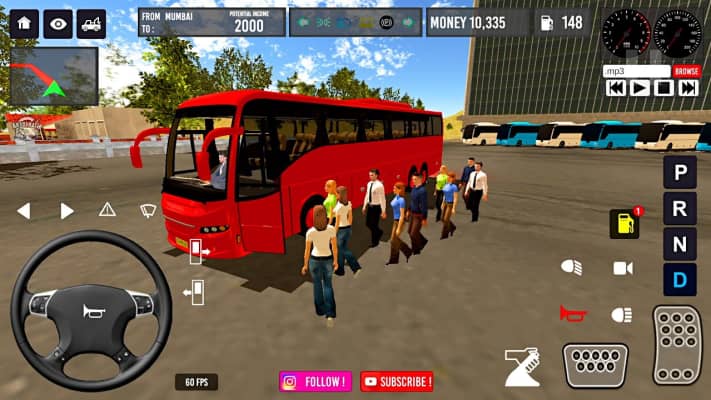Shift gear to N (neutral)

pyautogui.click(x=680, y=243)
